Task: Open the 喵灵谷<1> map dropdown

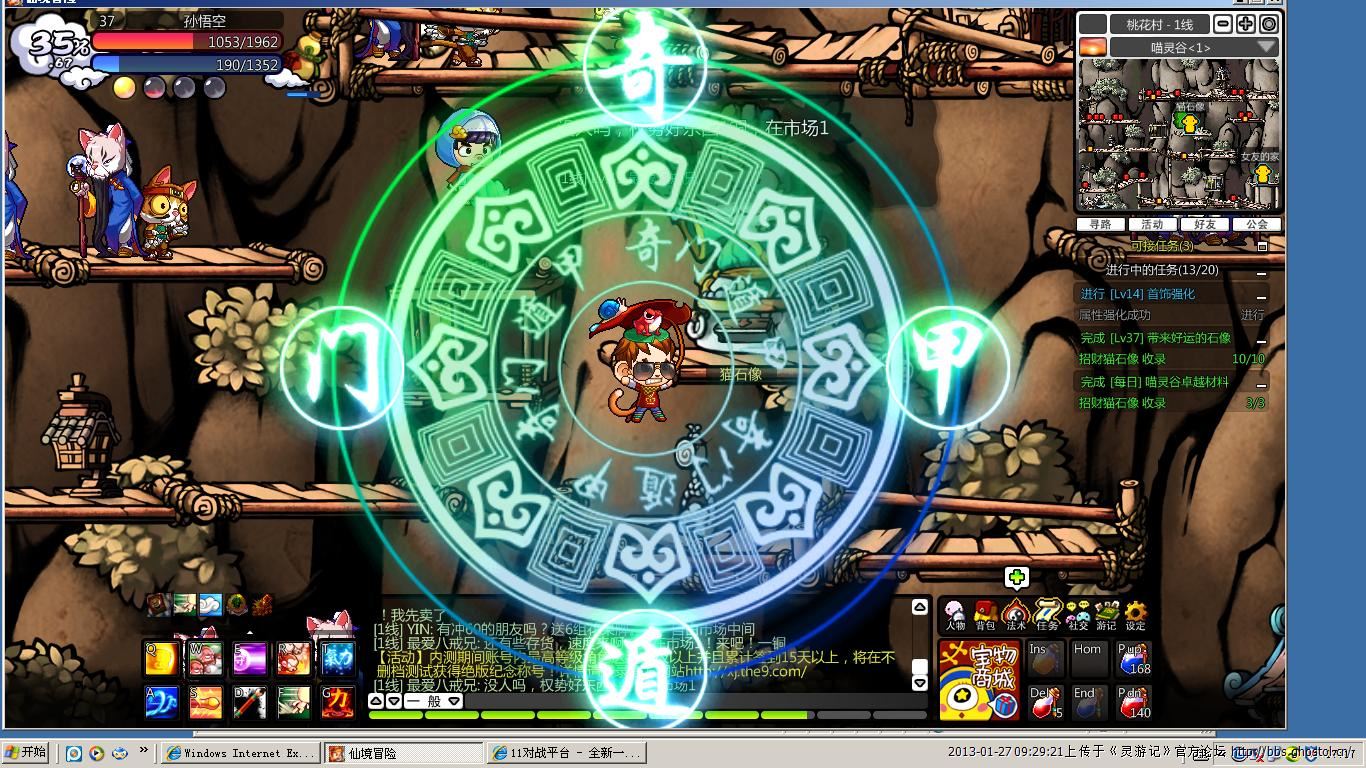Action: tap(1266, 47)
